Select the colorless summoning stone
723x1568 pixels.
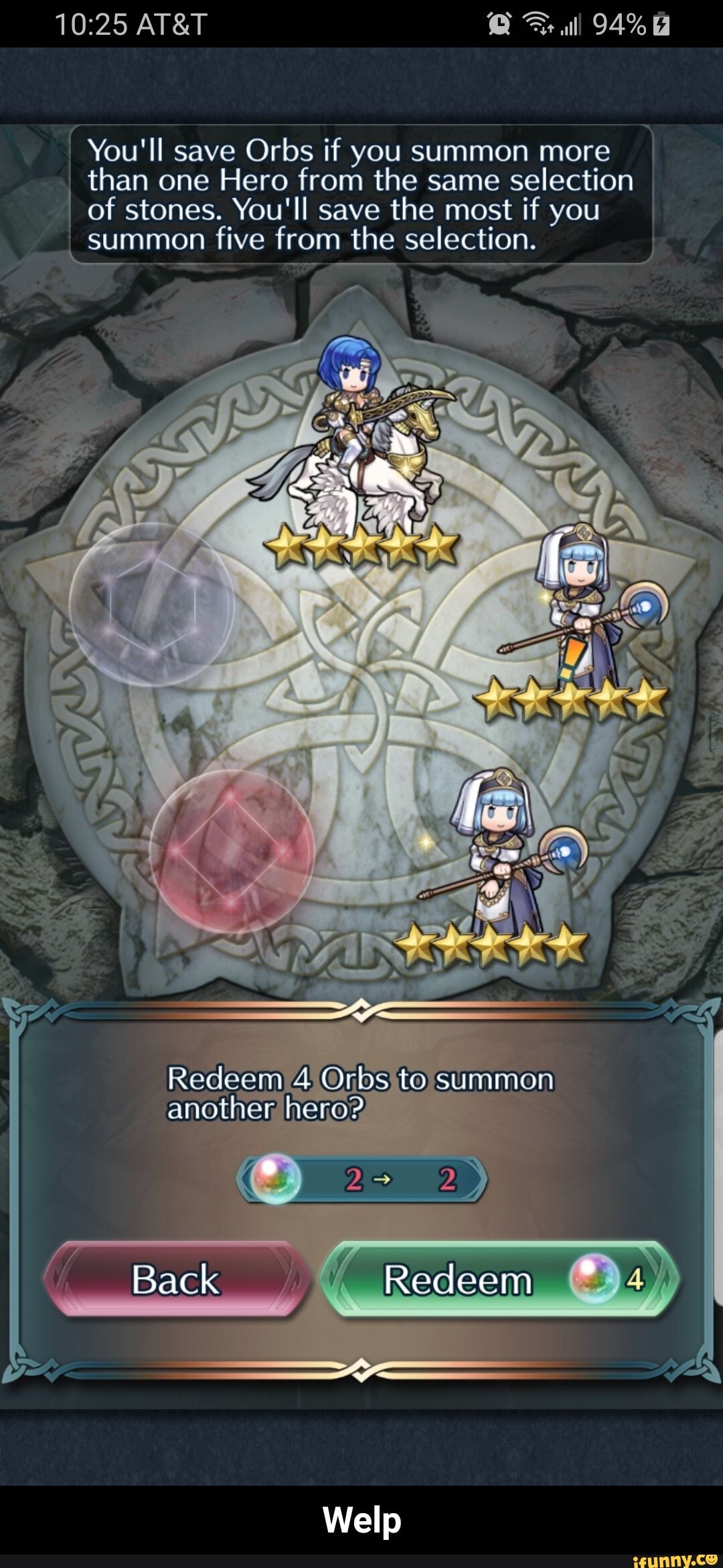(152, 604)
